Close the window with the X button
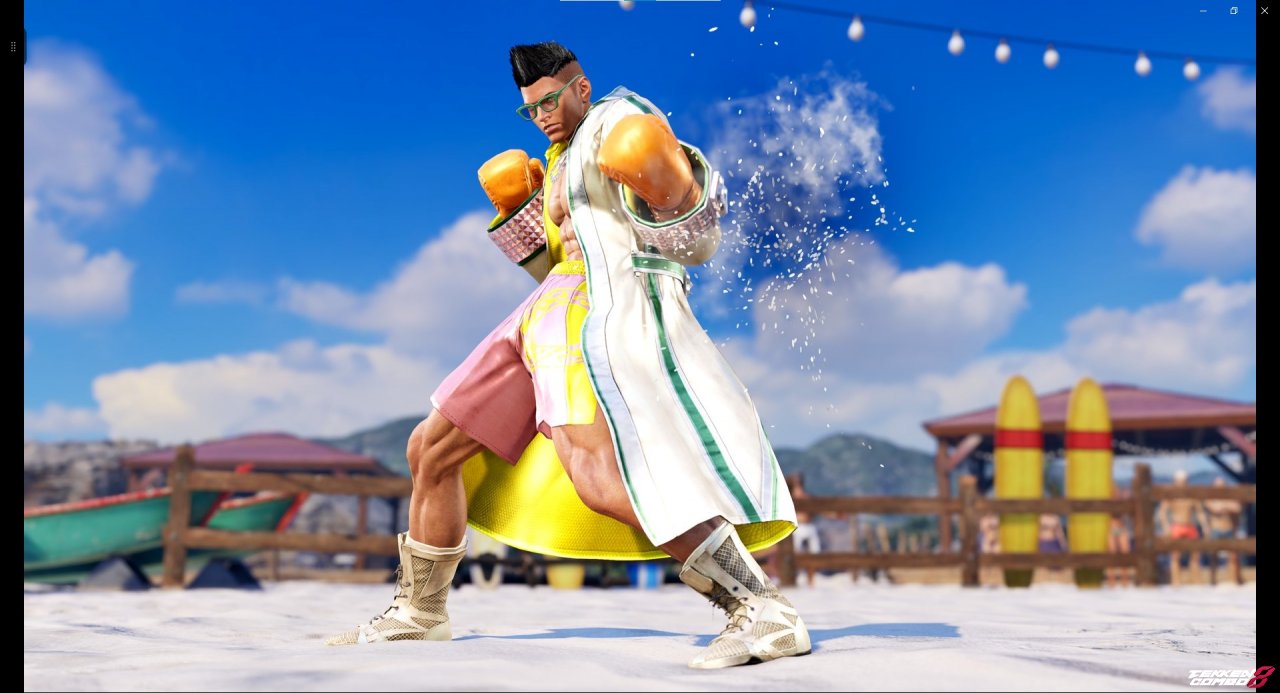 1264,10
